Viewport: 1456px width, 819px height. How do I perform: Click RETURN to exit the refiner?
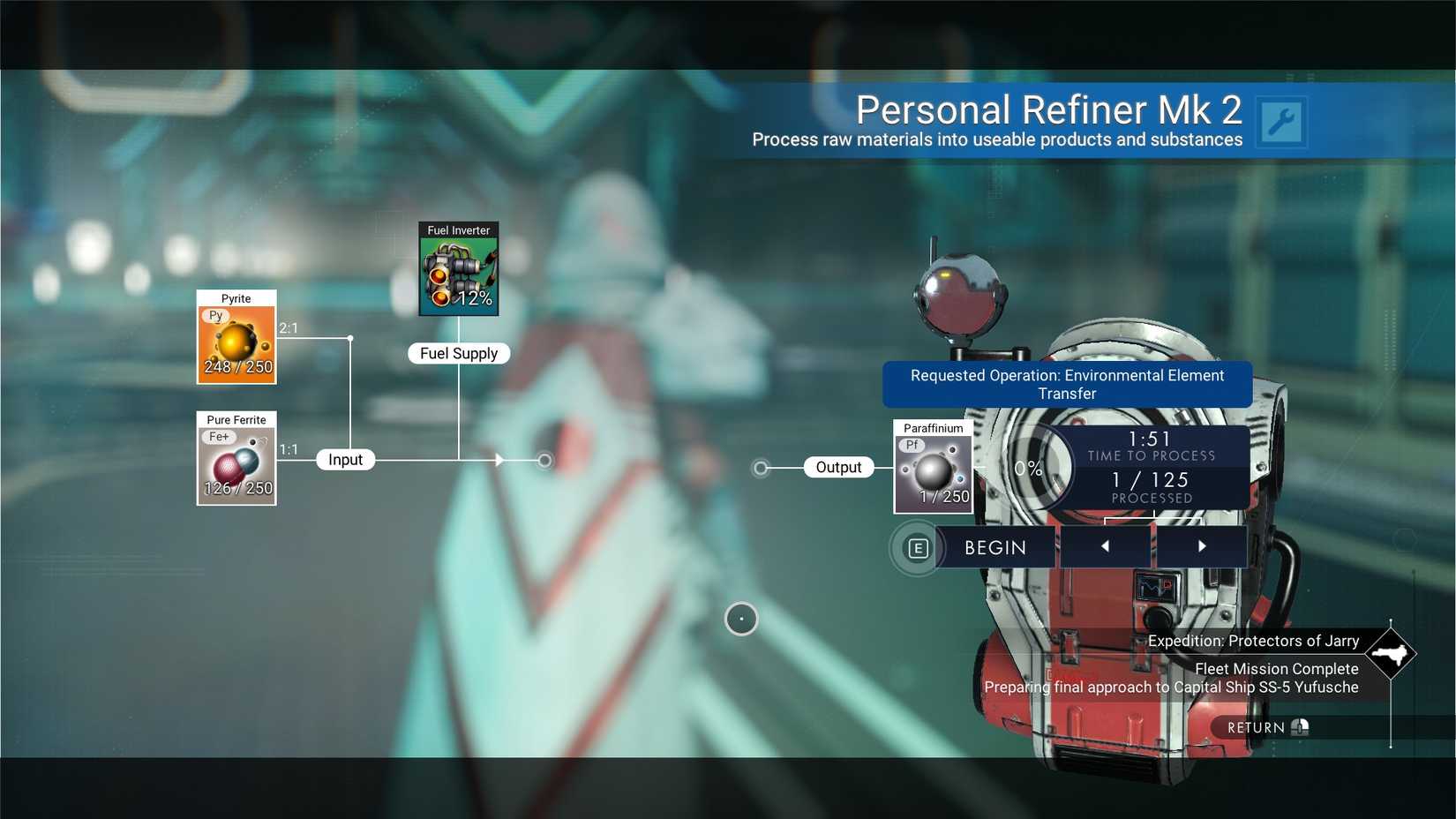pyautogui.click(x=1262, y=727)
